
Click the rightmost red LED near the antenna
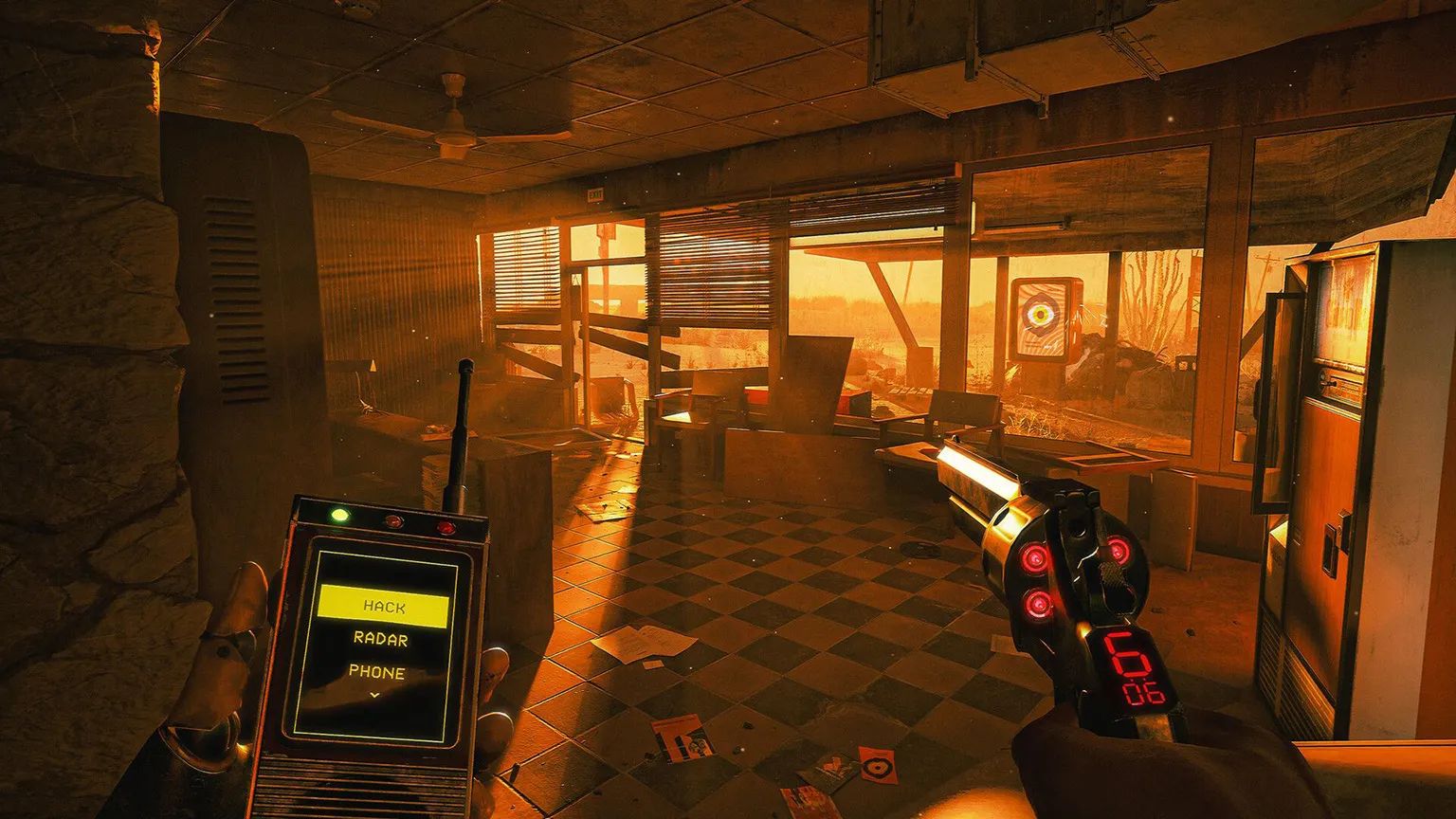pyautogui.click(x=446, y=527)
